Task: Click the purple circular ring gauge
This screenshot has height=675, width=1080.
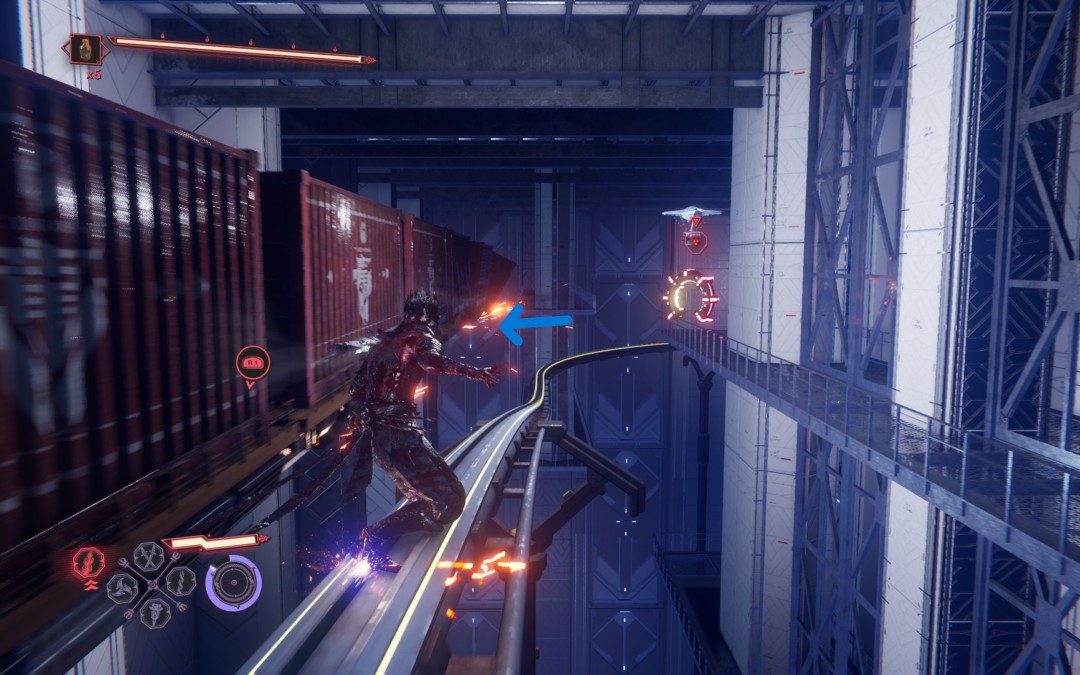Action: click(x=234, y=582)
